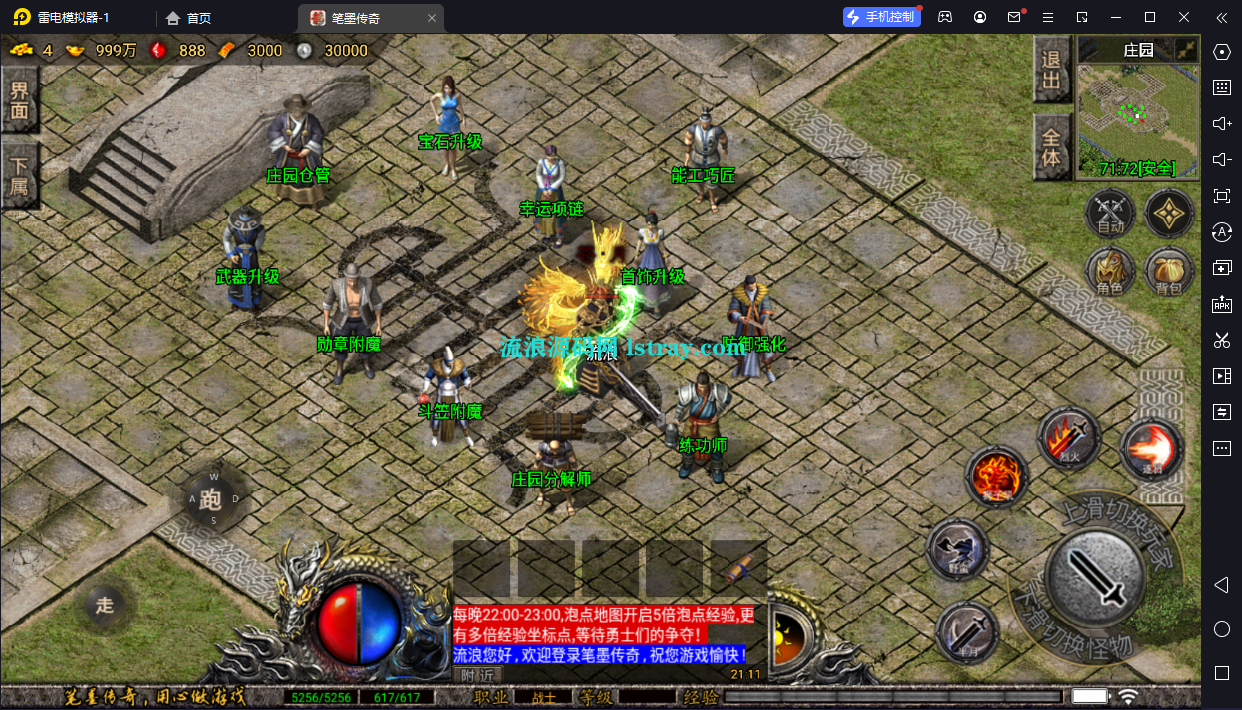Tap the large sword attack button

click(x=1099, y=574)
